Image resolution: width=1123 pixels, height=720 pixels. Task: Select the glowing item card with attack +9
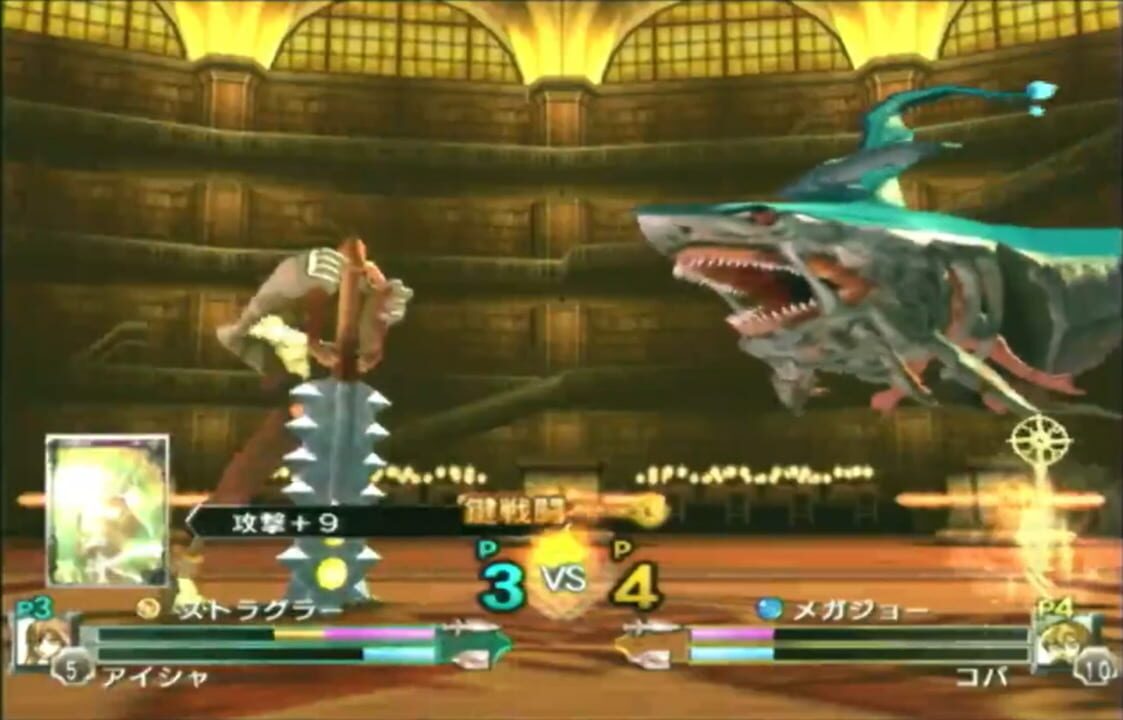pyautogui.click(x=107, y=510)
